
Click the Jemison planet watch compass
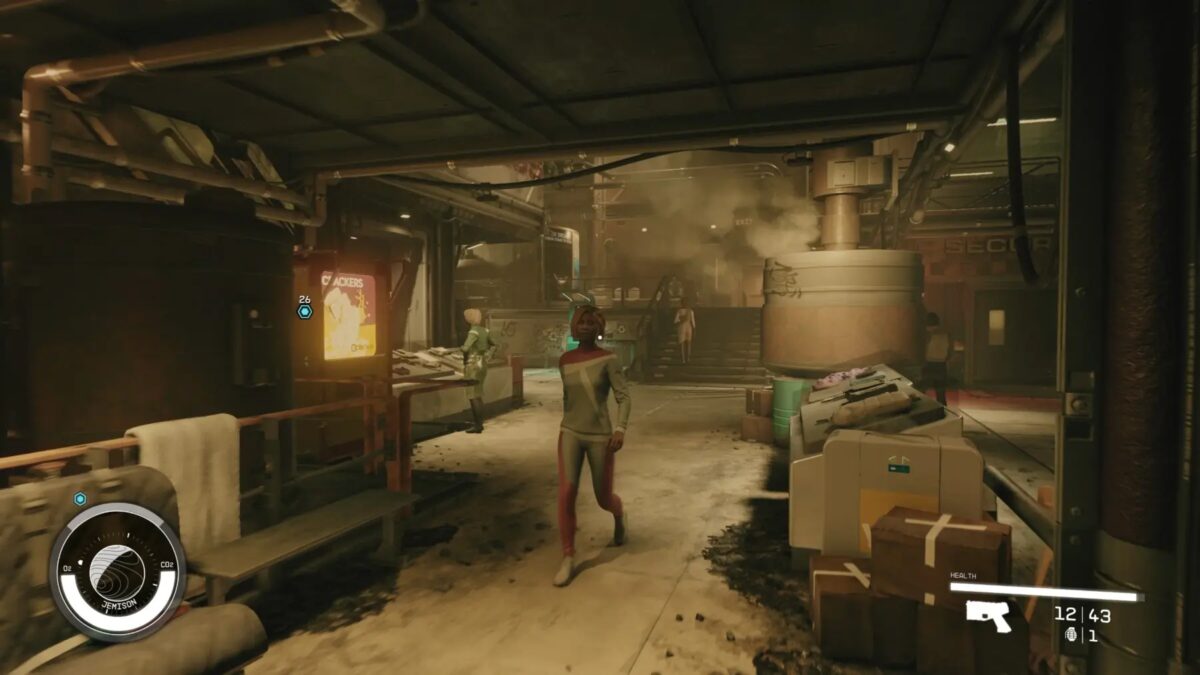[117, 571]
